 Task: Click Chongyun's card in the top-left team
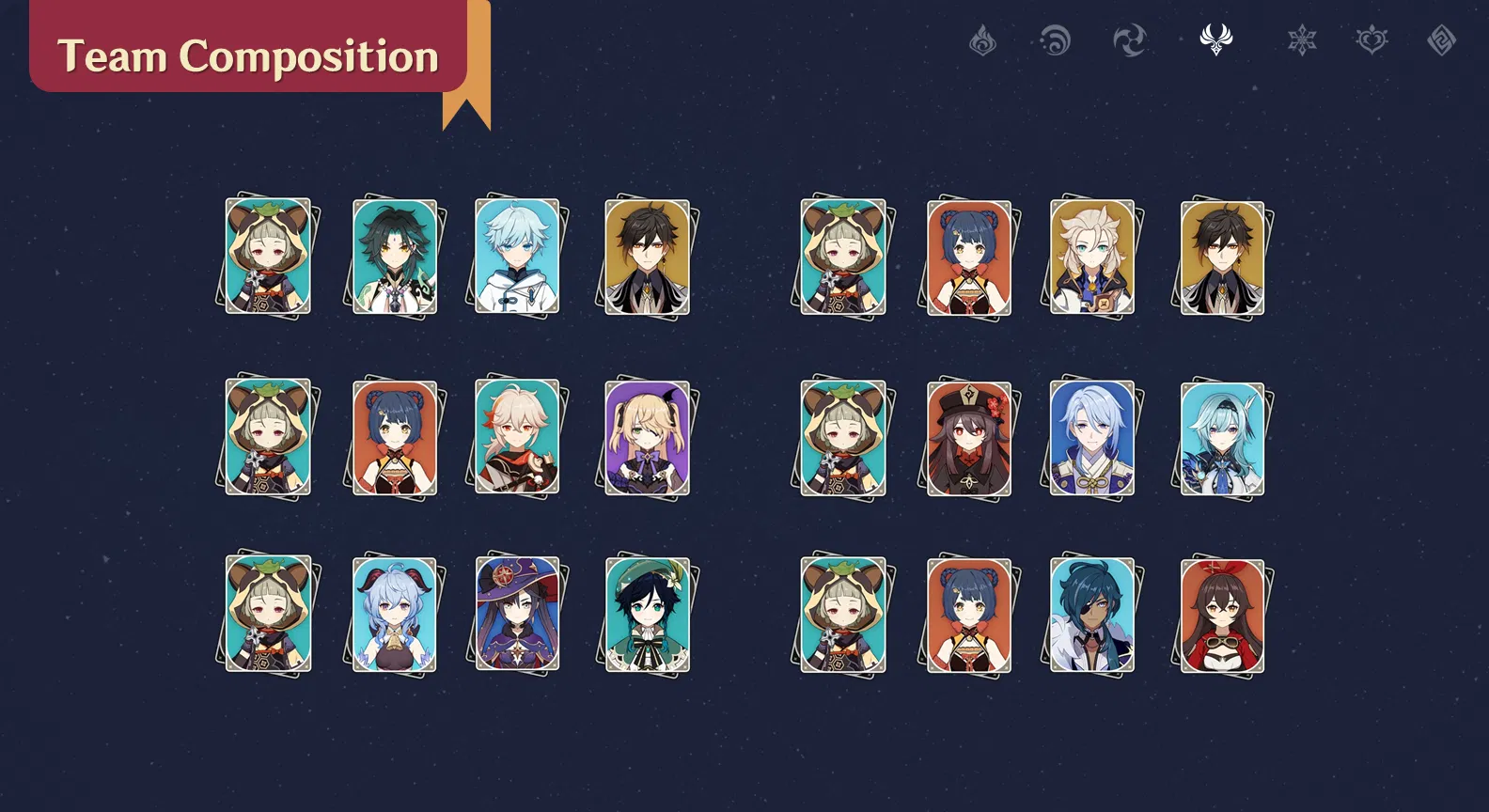point(517,256)
